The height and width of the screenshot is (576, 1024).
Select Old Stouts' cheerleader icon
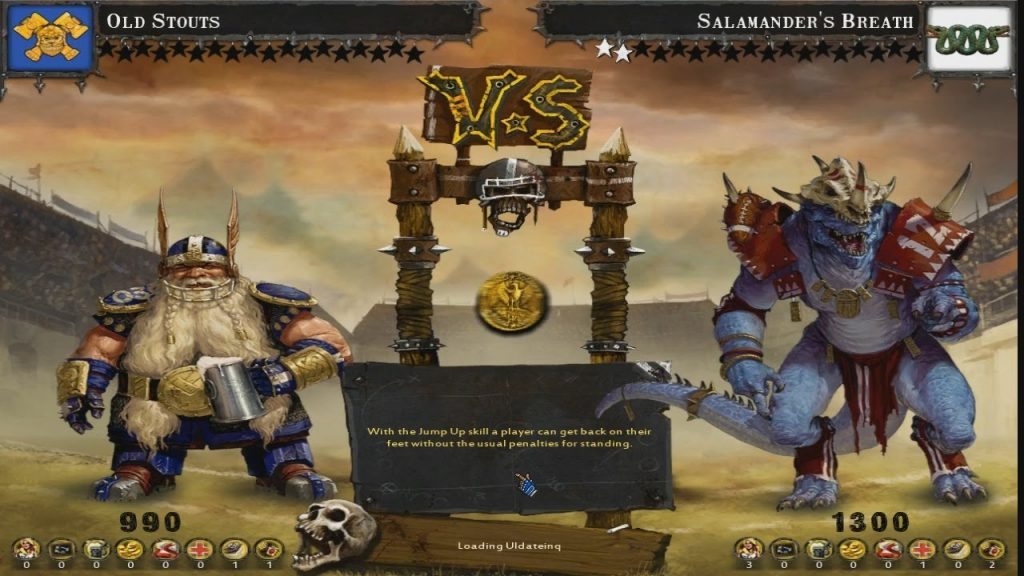pos(25,549)
